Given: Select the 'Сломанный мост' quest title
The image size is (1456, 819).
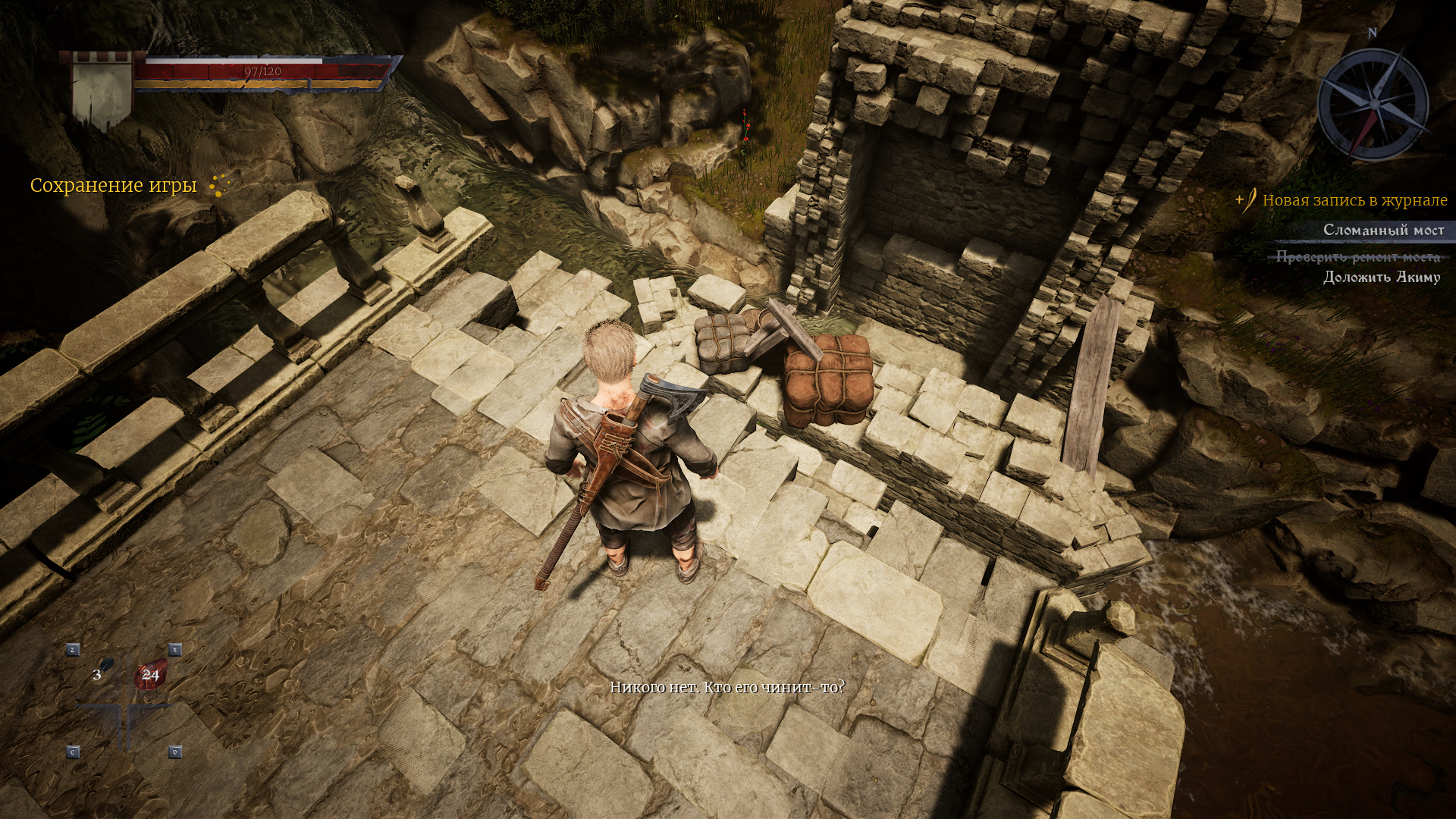Looking at the screenshot, I should coord(1383,230).
